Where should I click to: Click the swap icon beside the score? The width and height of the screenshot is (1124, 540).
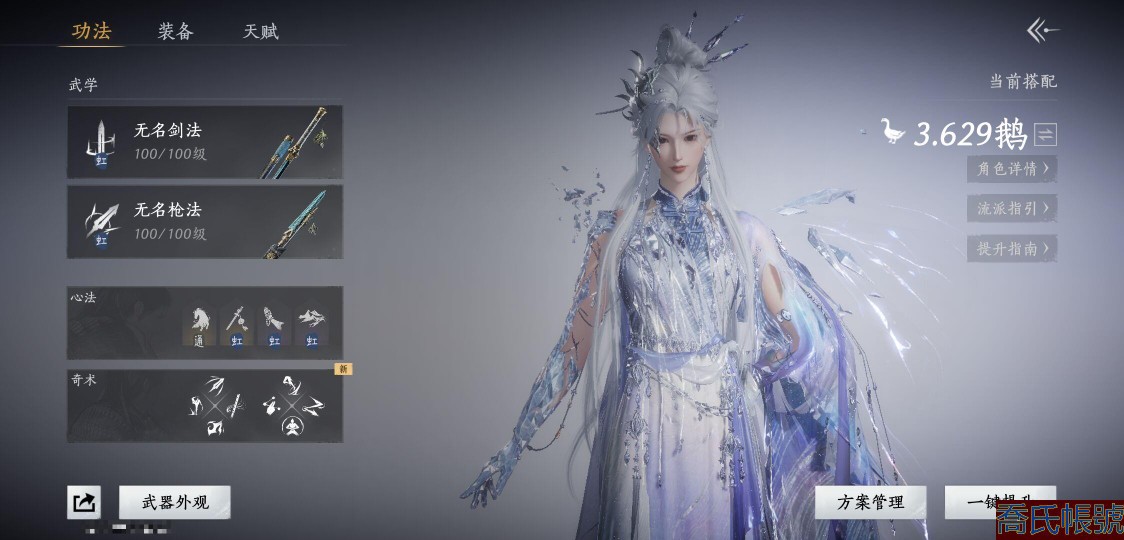point(1046,134)
